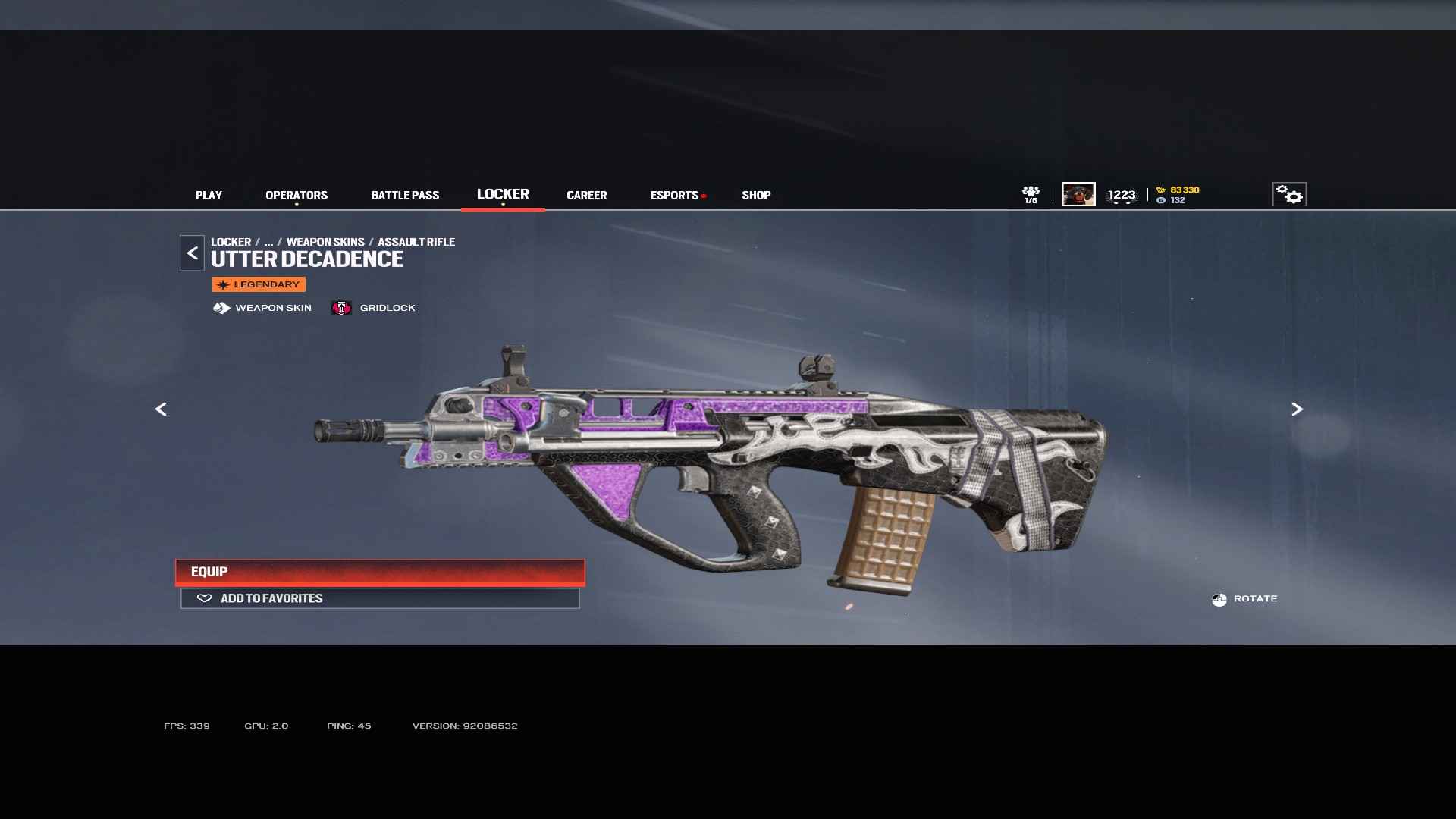
Task: Open the player profile avatar
Action: pos(1078,194)
